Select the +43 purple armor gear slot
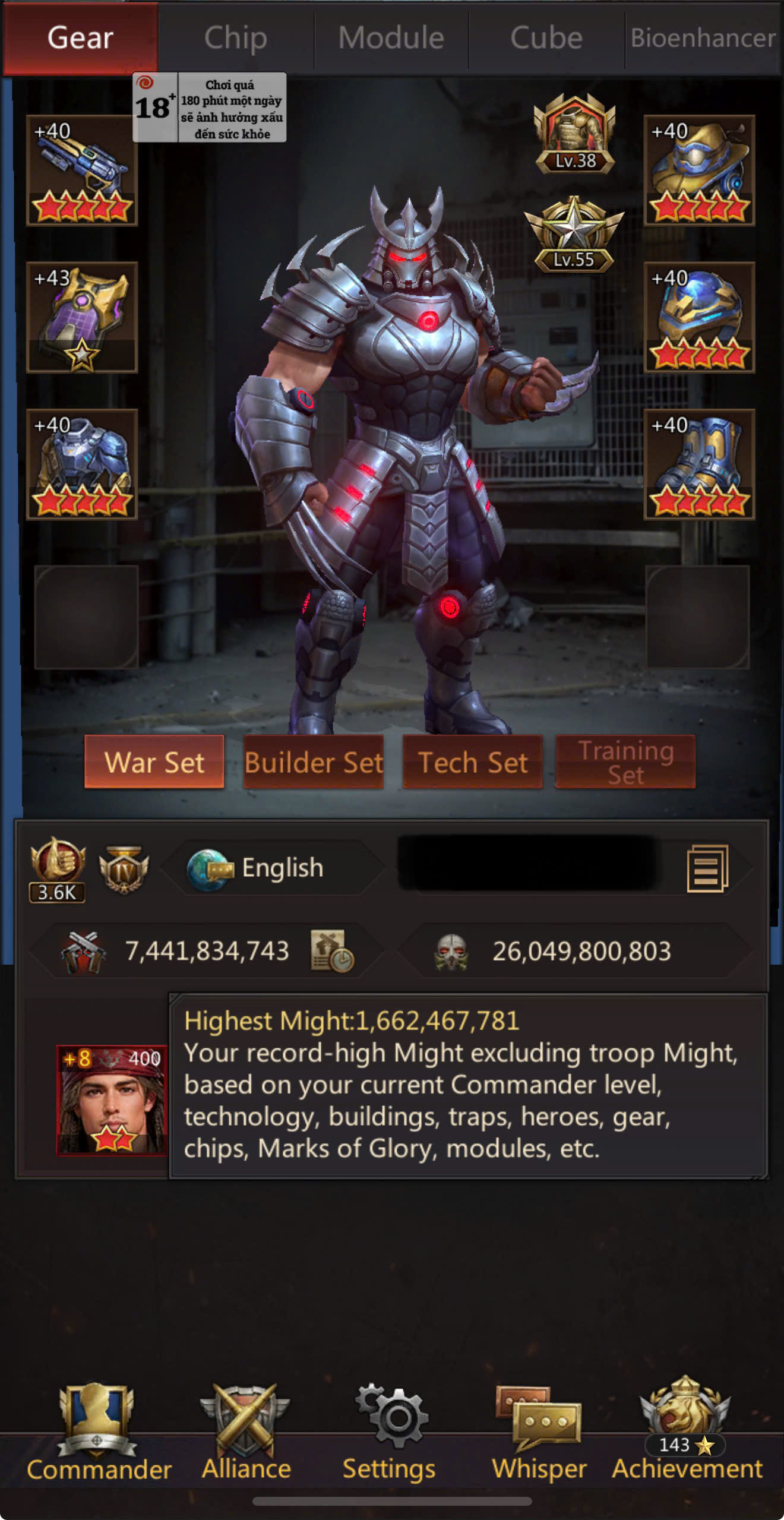Viewport: 784px width, 1520px height. pyautogui.click(x=82, y=317)
